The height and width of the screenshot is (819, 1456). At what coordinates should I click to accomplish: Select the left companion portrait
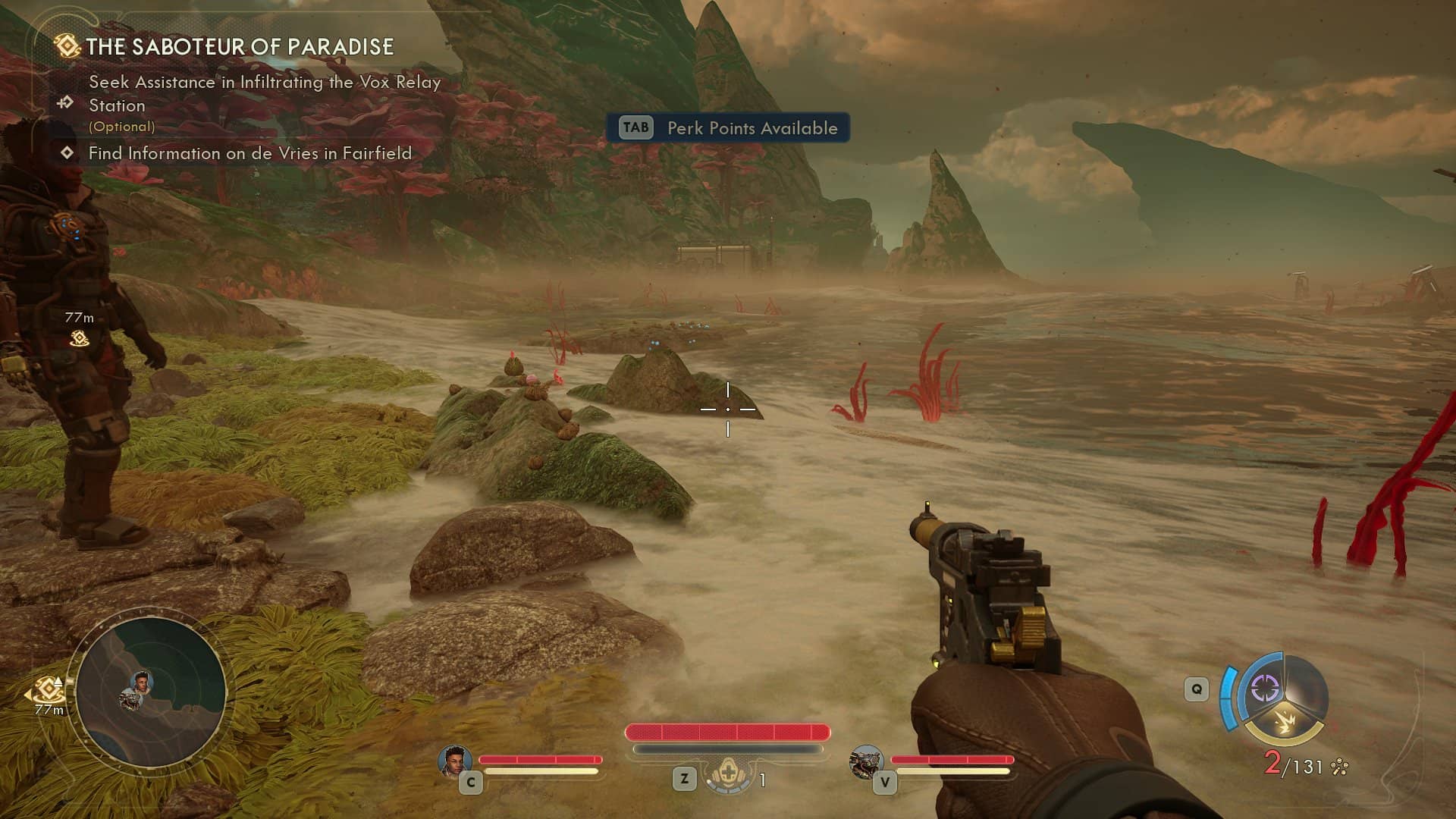click(454, 761)
